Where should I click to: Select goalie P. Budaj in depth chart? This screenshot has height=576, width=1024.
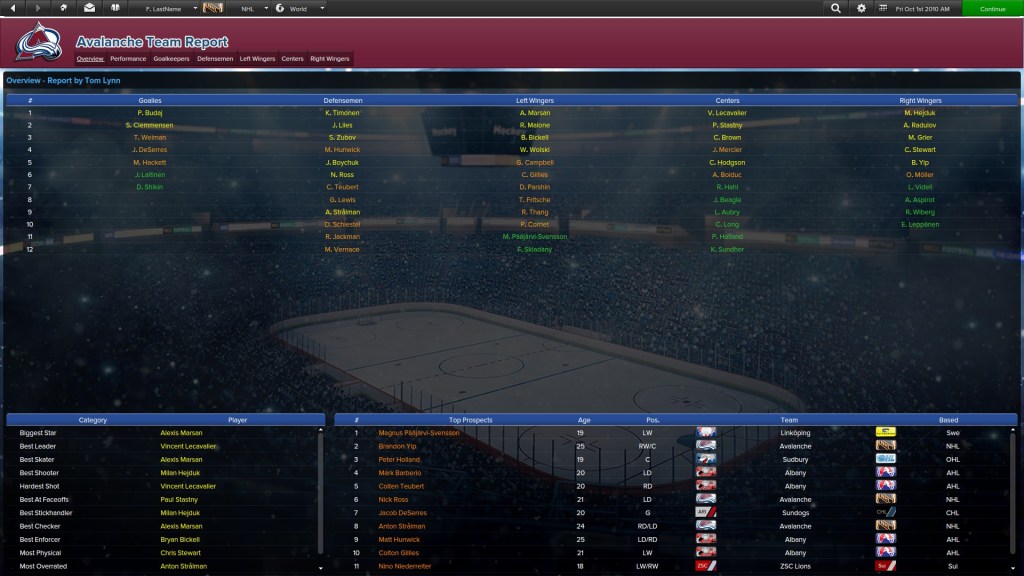[x=150, y=113]
